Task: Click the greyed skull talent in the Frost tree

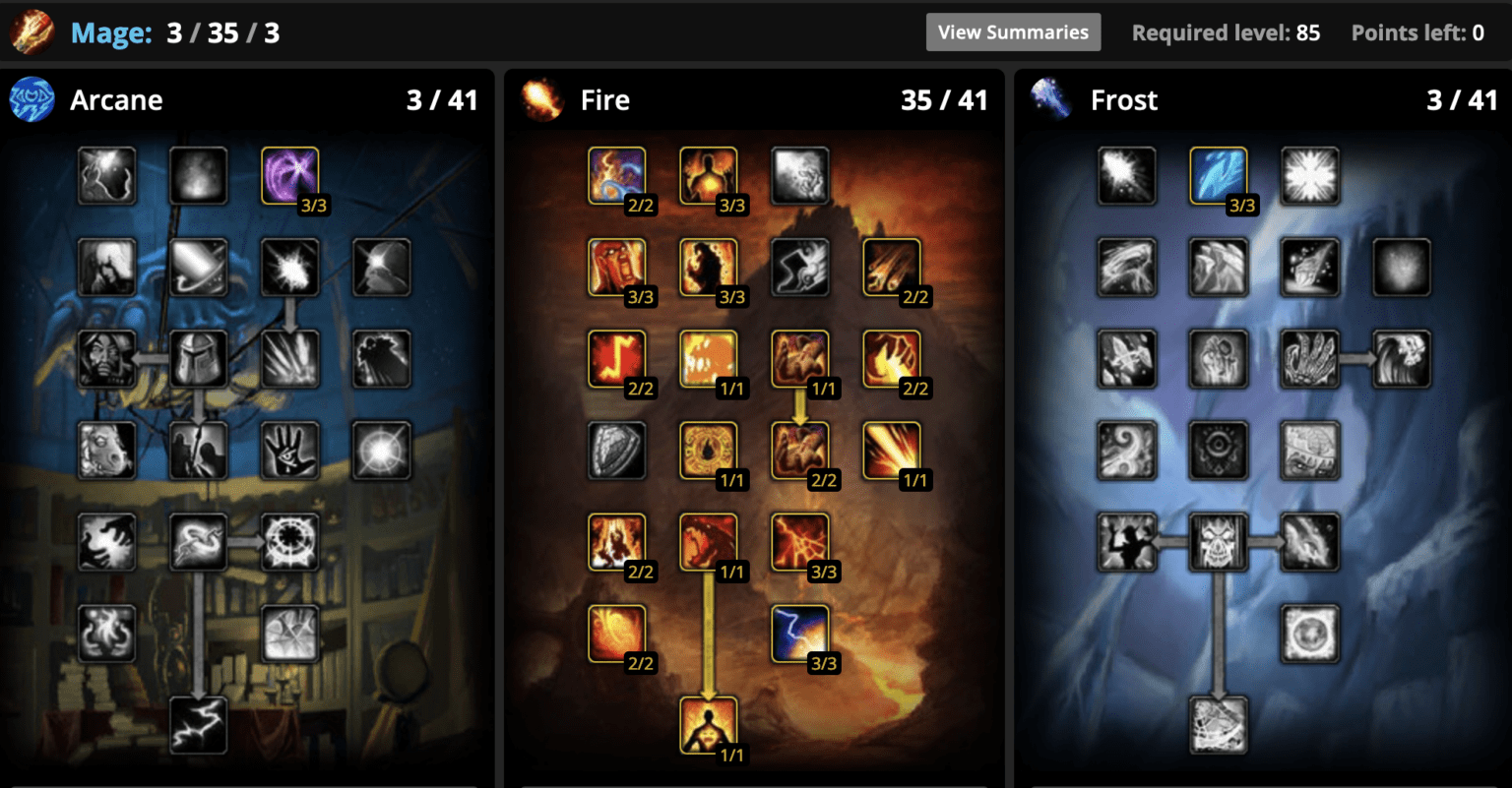Action: (x=1219, y=542)
